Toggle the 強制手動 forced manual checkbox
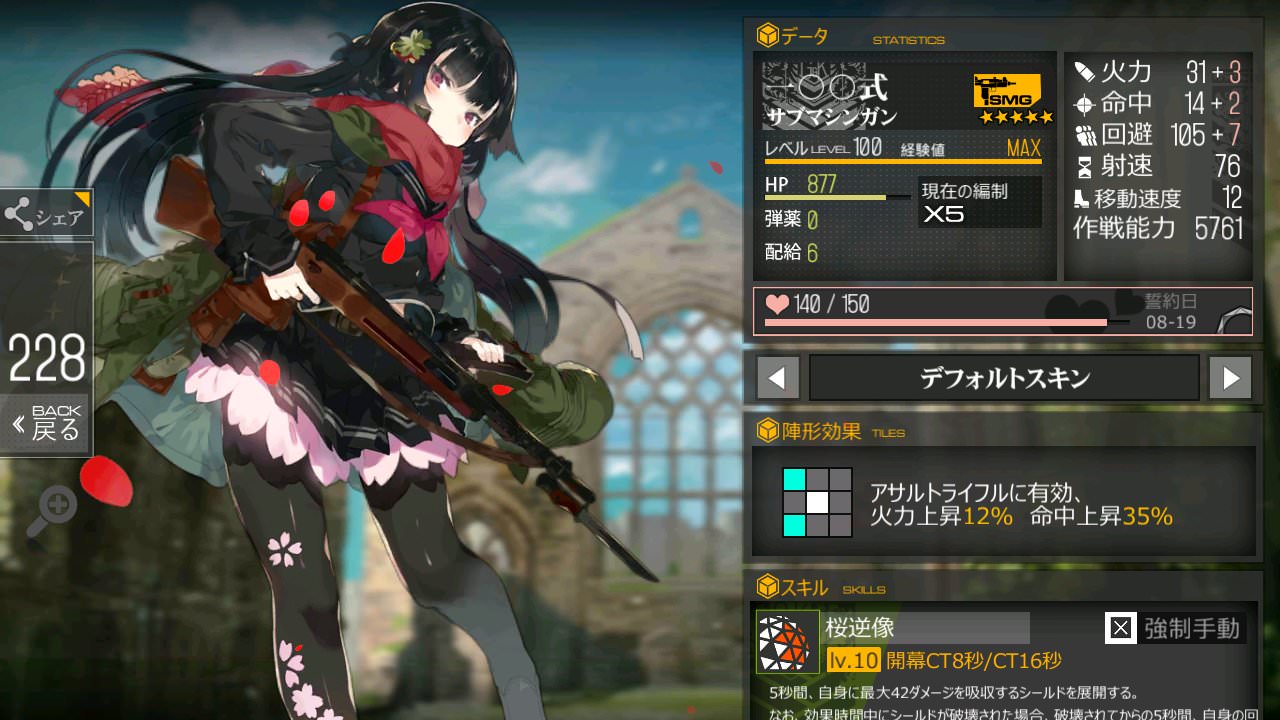1280x720 pixels. tap(1121, 628)
